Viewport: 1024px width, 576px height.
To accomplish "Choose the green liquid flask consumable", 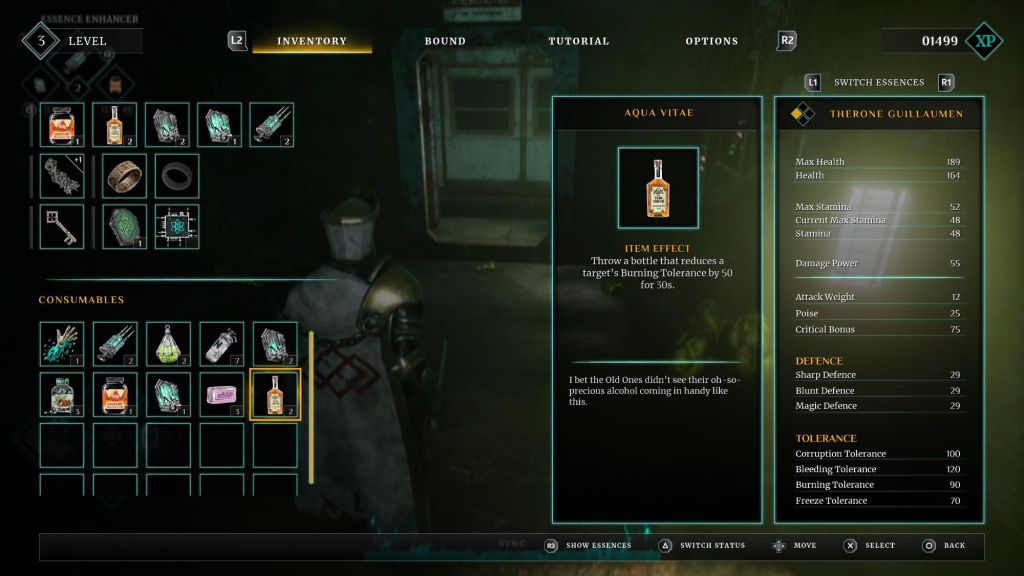I will click(168, 343).
